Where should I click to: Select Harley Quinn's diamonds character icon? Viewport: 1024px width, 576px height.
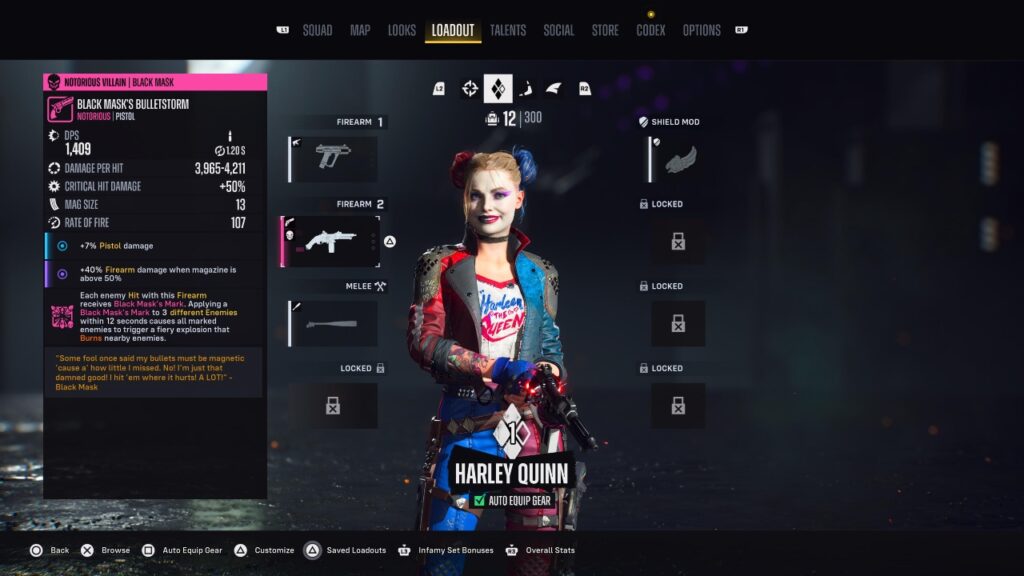click(498, 89)
